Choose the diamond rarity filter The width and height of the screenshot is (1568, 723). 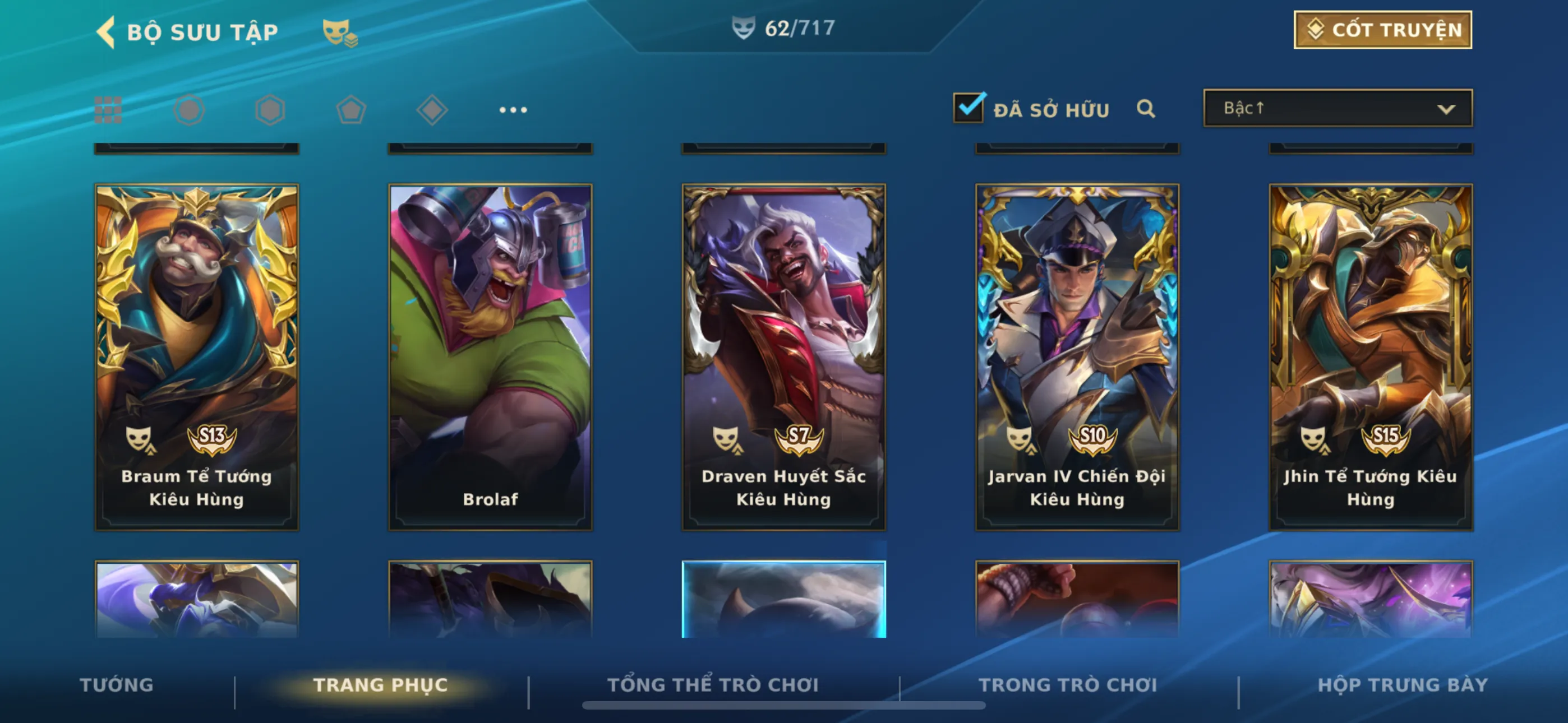click(x=432, y=110)
